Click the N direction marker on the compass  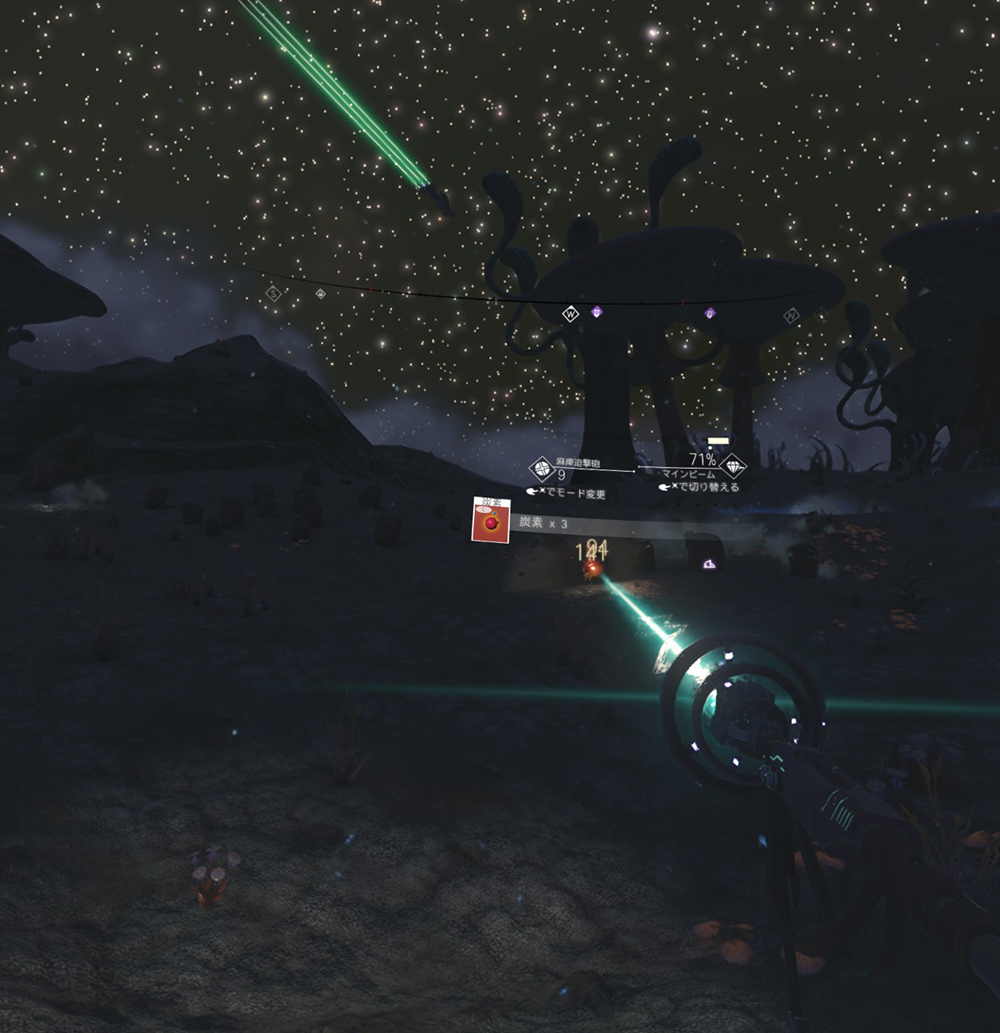[x=792, y=316]
